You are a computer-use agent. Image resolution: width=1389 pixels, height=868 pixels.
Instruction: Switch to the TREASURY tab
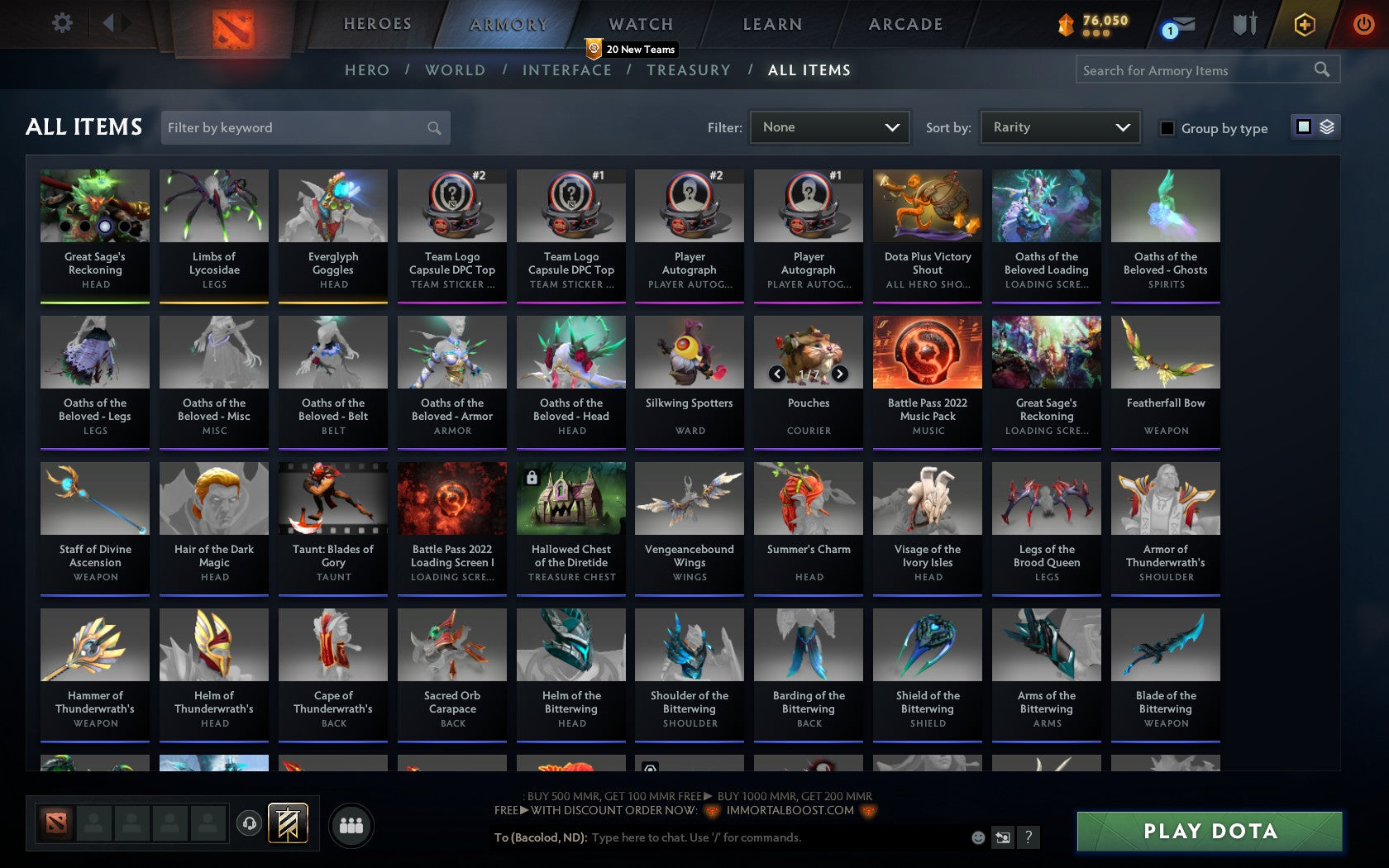[689, 70]
